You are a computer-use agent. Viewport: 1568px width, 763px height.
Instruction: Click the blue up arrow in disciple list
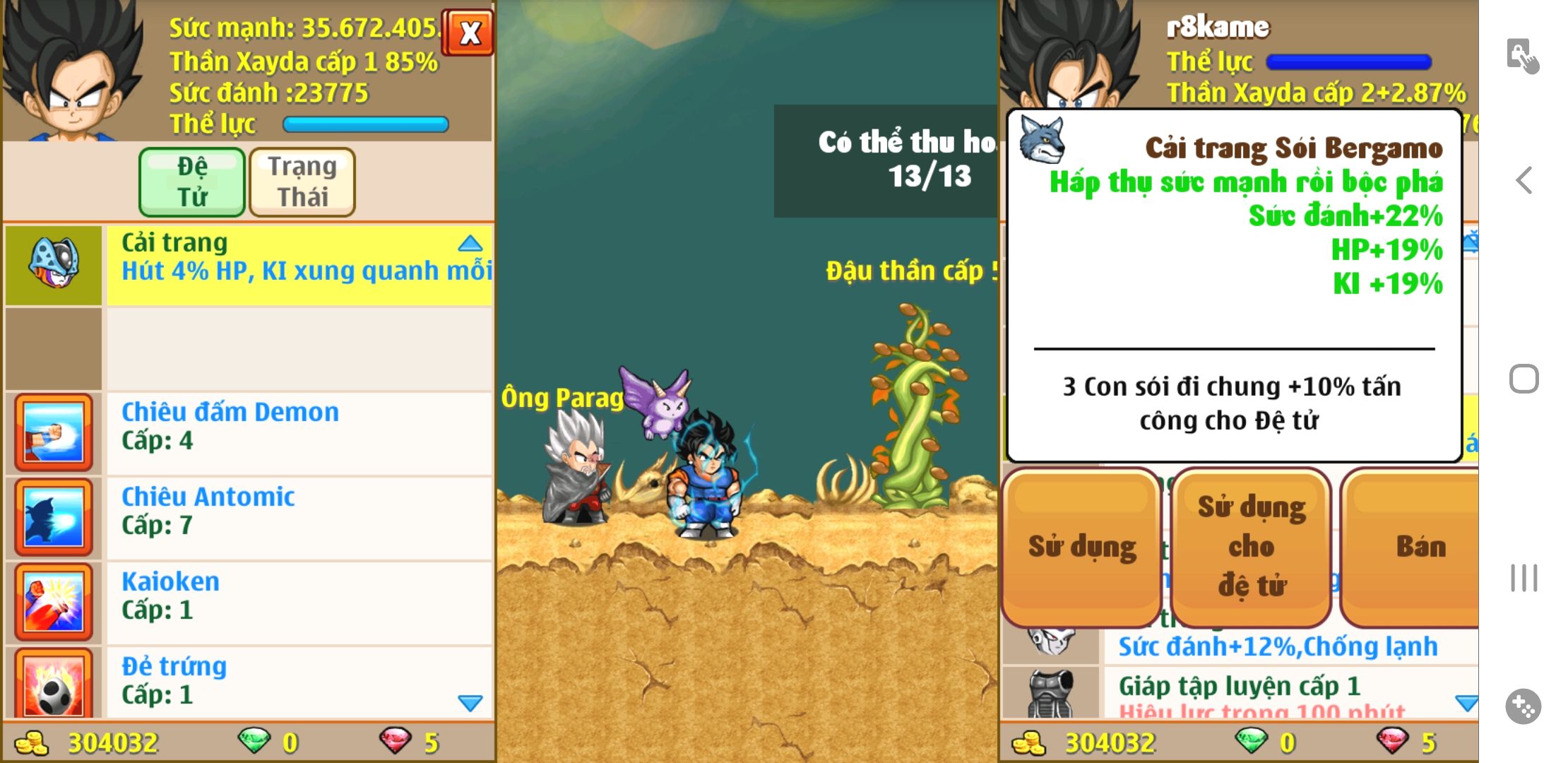(470, 244)
